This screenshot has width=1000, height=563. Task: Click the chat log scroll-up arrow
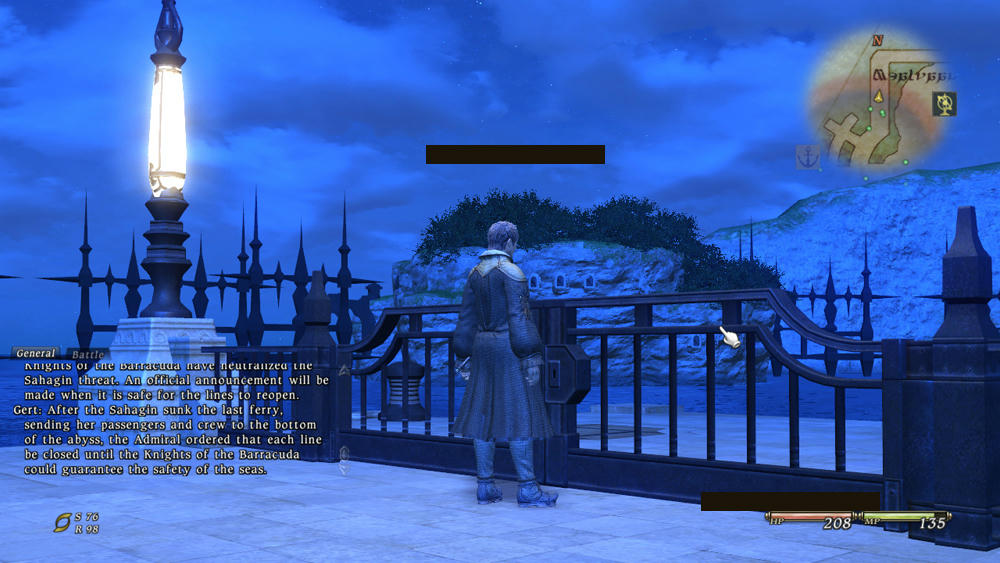pos(345,370)
